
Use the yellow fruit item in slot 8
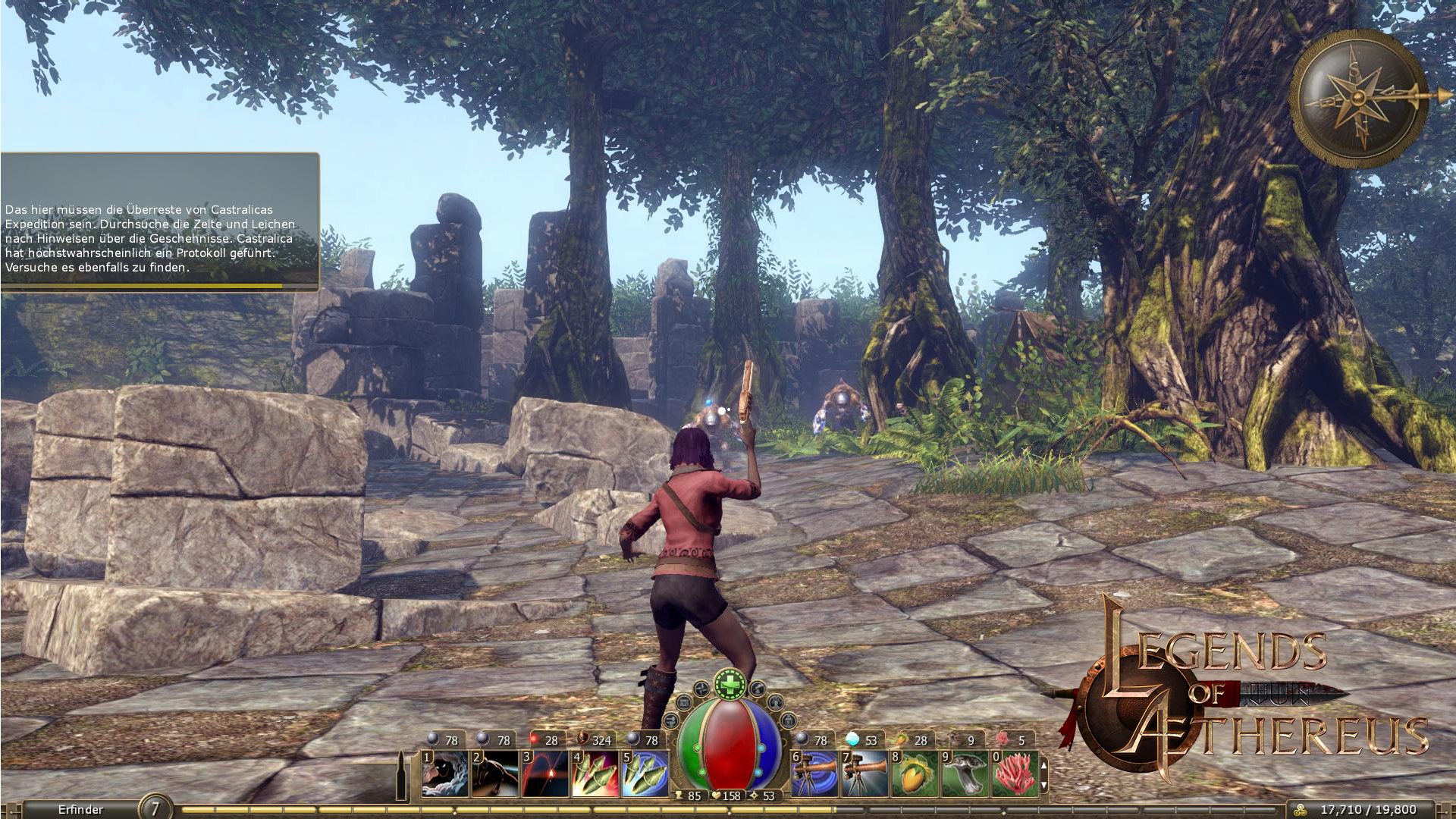click(915, 773)
